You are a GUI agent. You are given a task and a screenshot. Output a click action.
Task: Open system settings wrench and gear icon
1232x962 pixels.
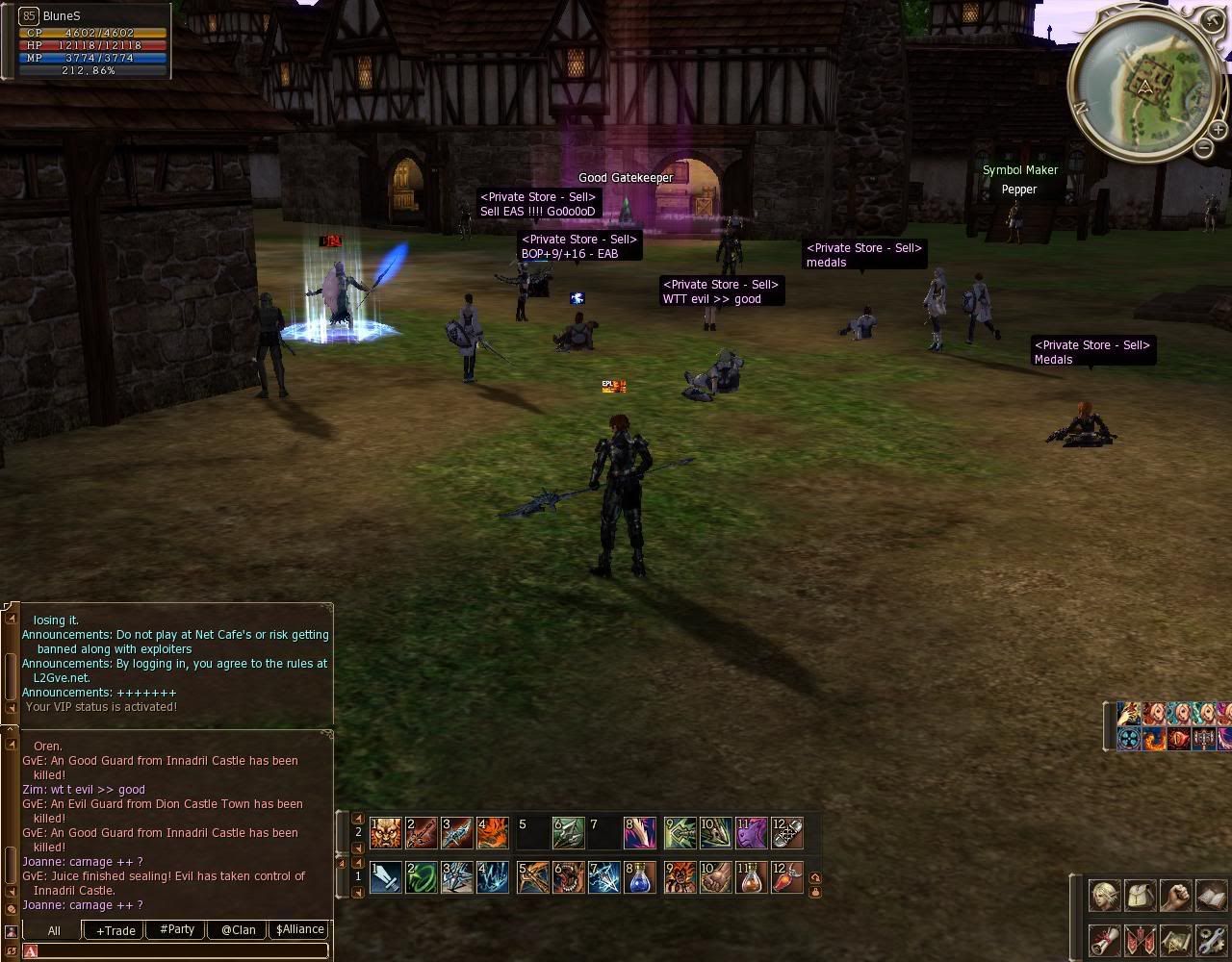(1211, 939)
